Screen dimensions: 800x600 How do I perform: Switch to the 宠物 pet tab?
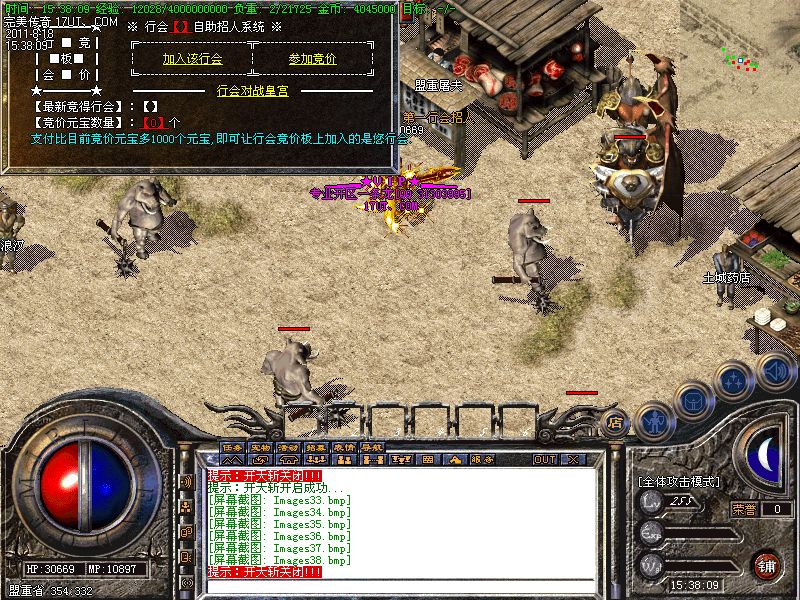[261, 447]
